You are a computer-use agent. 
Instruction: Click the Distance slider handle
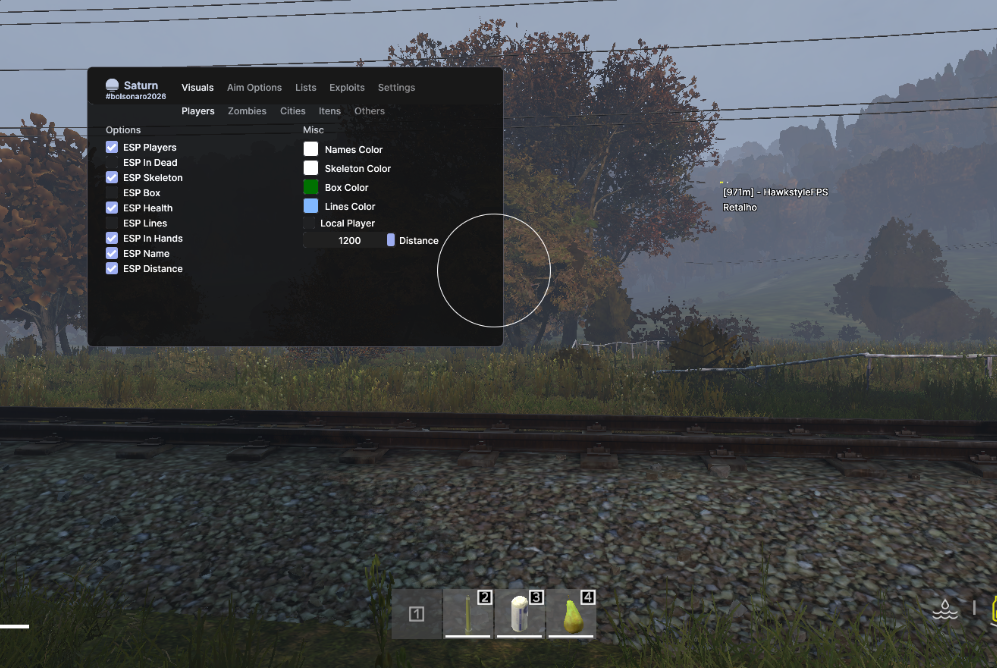click(x=391, y=240)
